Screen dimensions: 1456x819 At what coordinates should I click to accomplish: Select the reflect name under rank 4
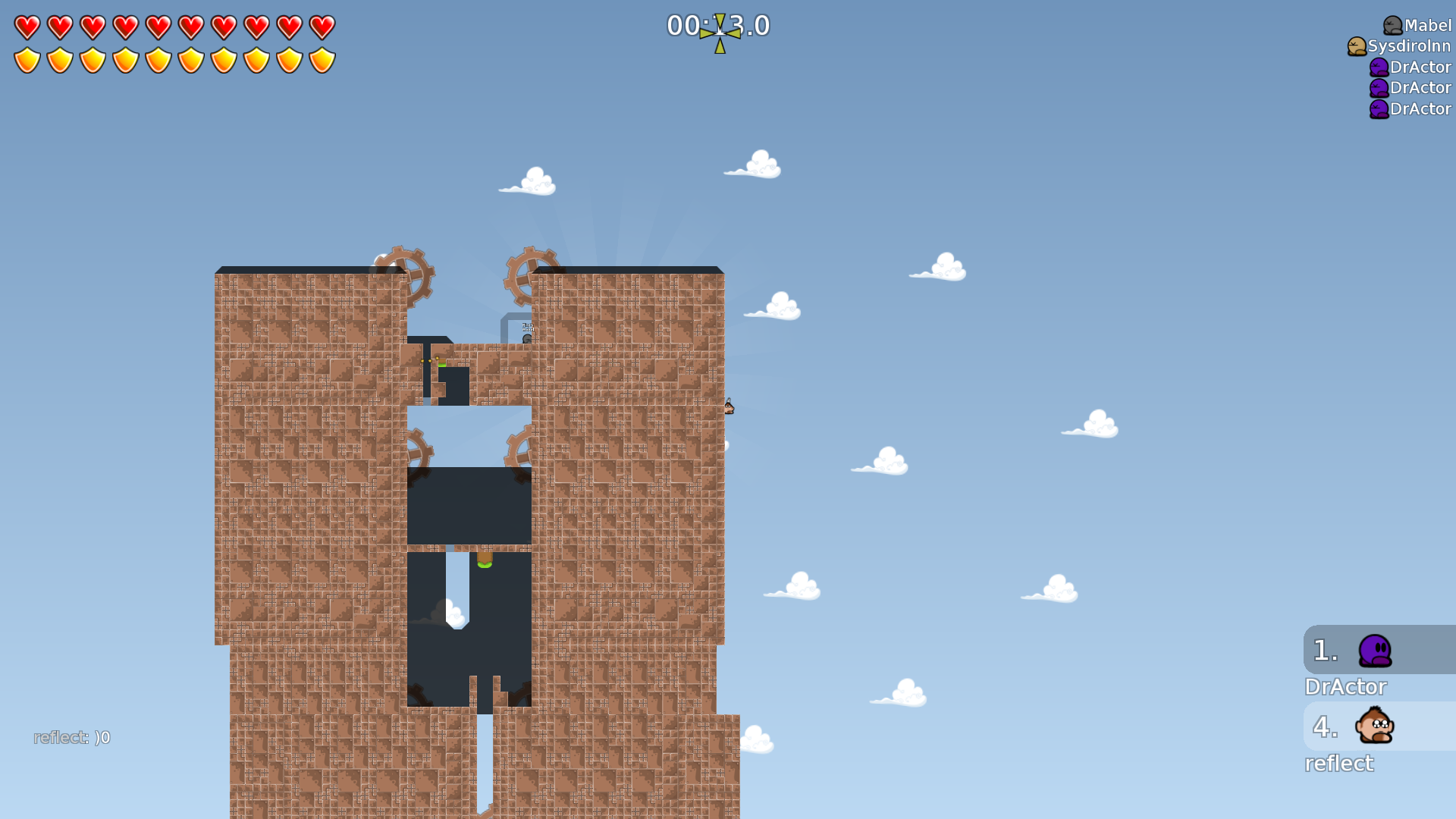coord(1339,764)
